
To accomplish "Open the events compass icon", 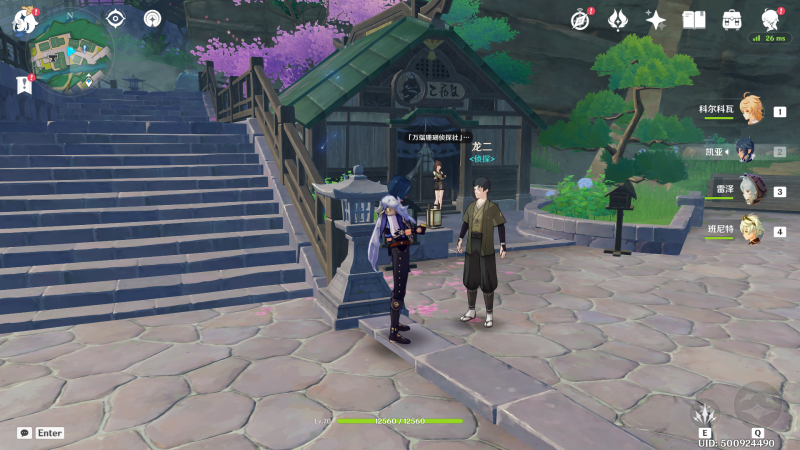I will pyautogui.click(x=580, y=19).
